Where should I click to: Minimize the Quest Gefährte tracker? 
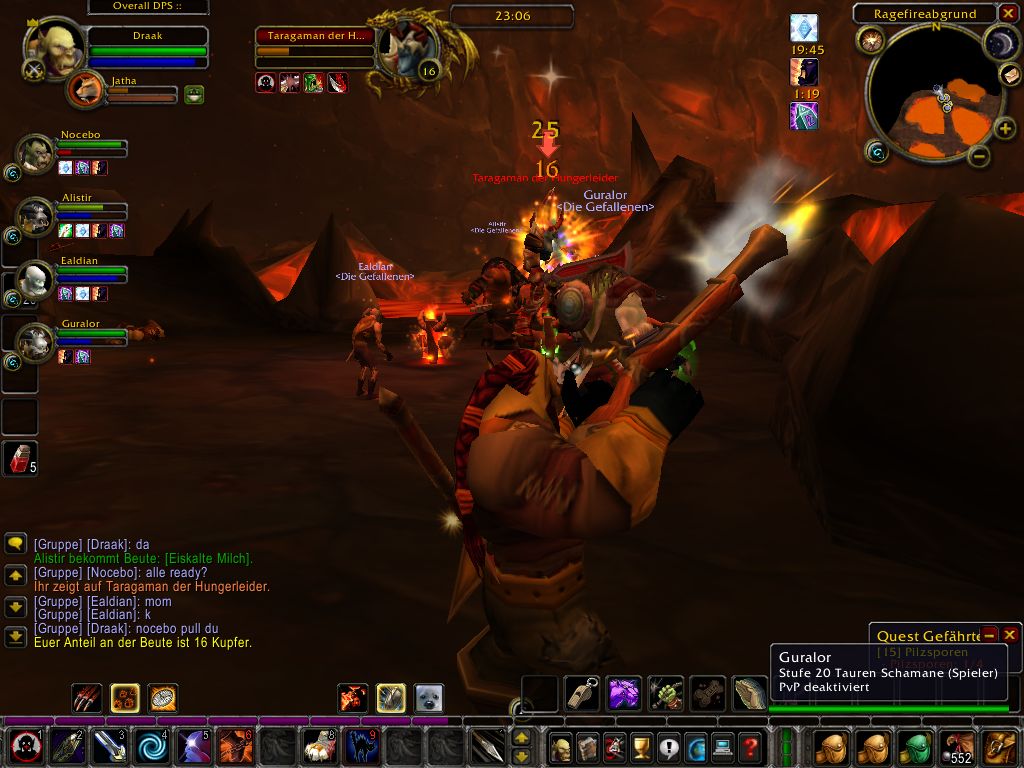[989, 635]
